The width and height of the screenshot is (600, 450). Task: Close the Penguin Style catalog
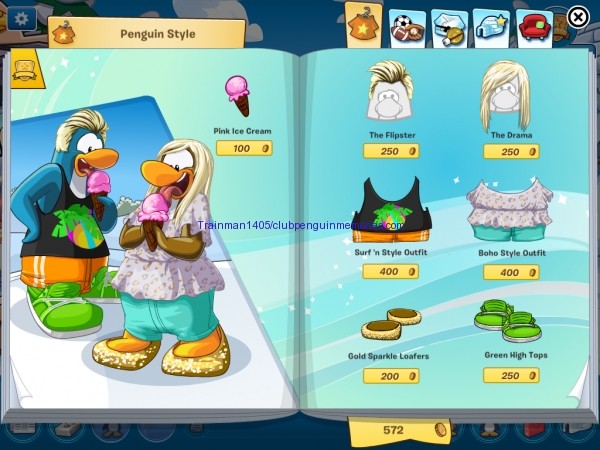[x=578, y=17]
